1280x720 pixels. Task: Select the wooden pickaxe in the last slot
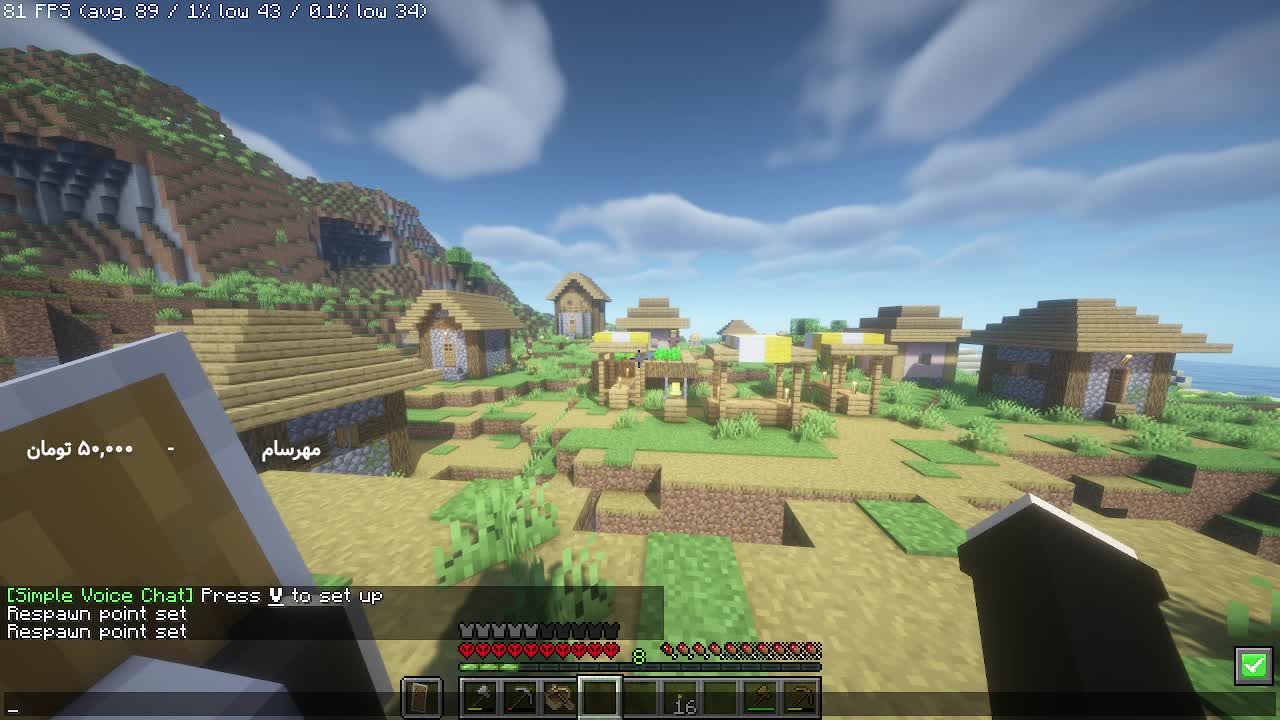coord(801,697)
